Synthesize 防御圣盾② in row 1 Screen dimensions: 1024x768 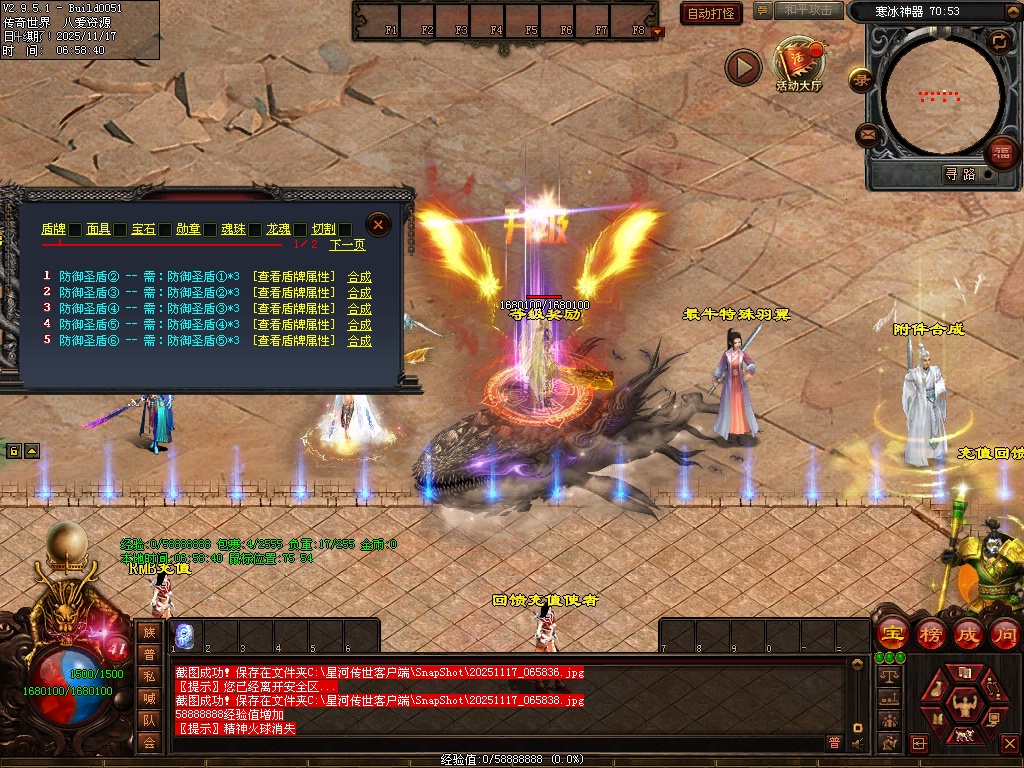[x=359, y=277]
